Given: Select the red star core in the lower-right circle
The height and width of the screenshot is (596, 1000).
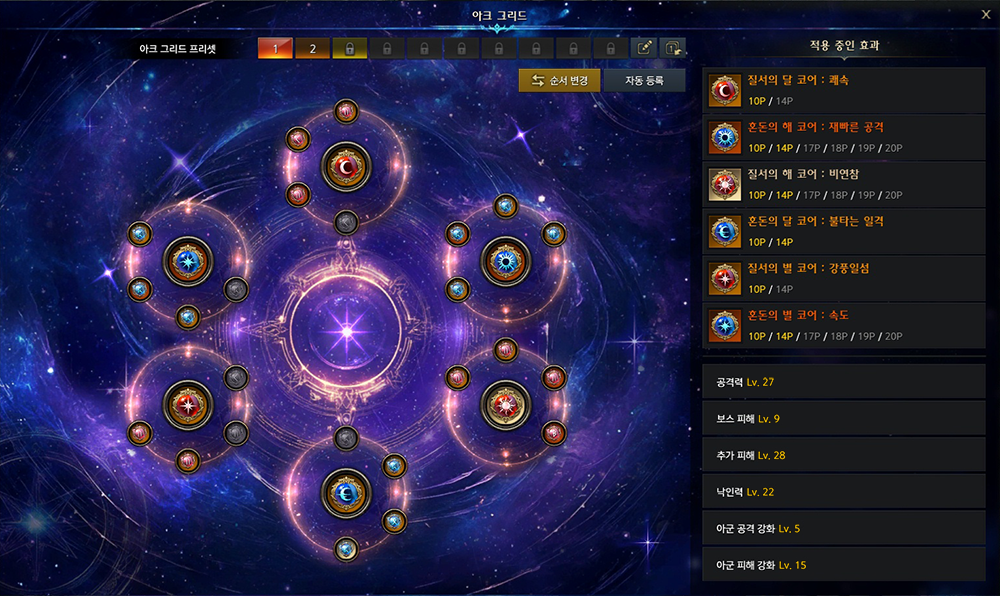Looking at the screenshot, I should point(505,404).
